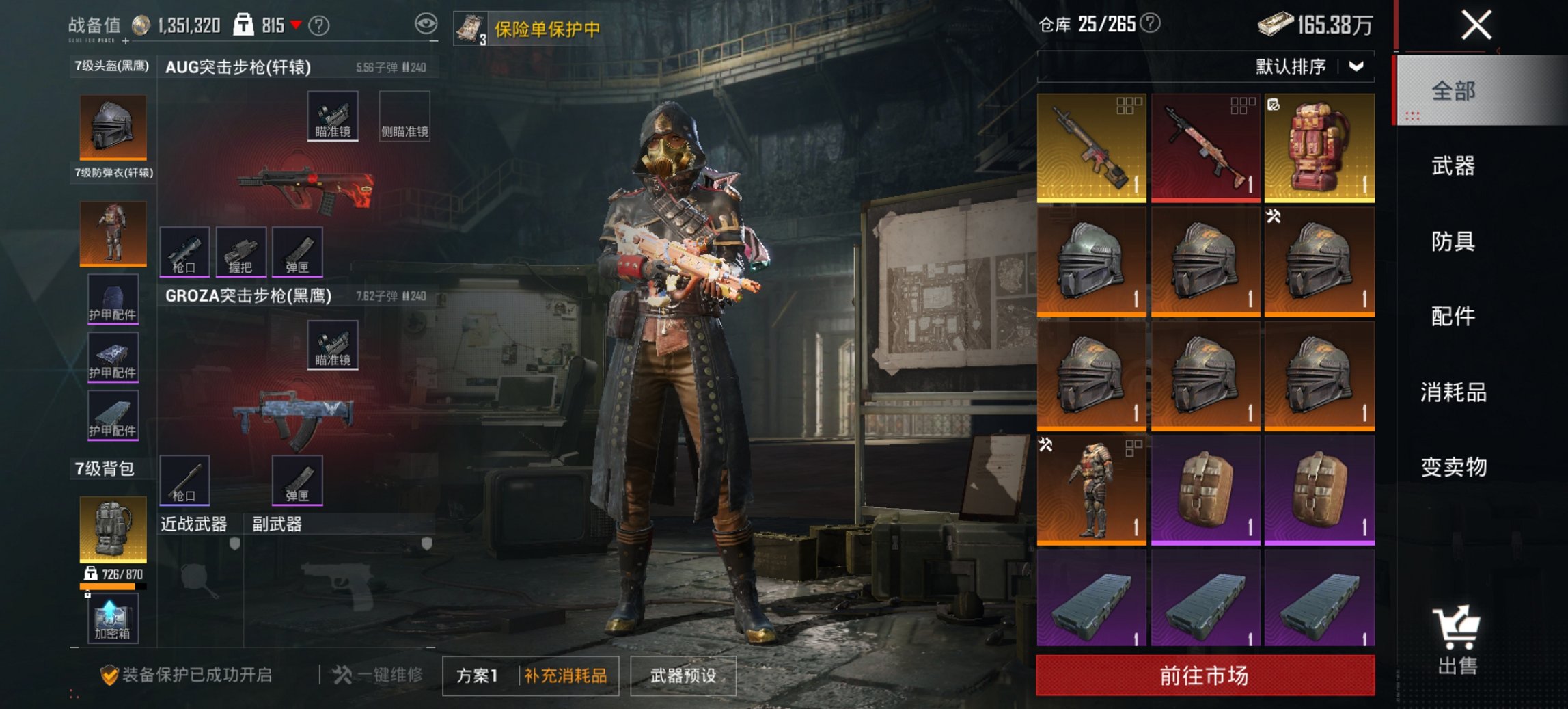The width and height of the screenshot is (1568, 709).
Task: Open the 消耗品 consumables tab
Action: [1454, 393]
